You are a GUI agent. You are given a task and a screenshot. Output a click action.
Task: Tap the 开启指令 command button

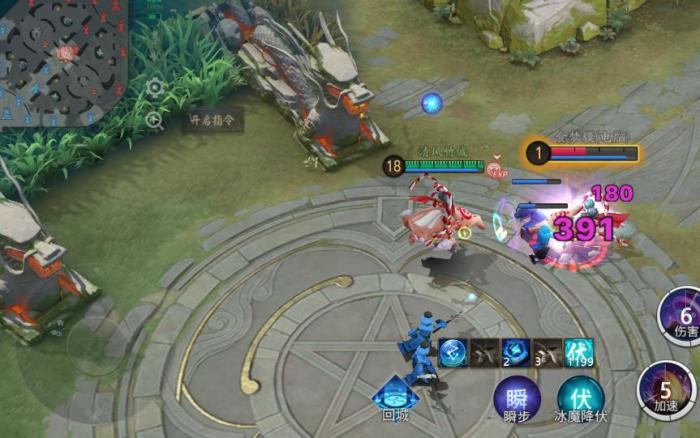tap(216, 120)
